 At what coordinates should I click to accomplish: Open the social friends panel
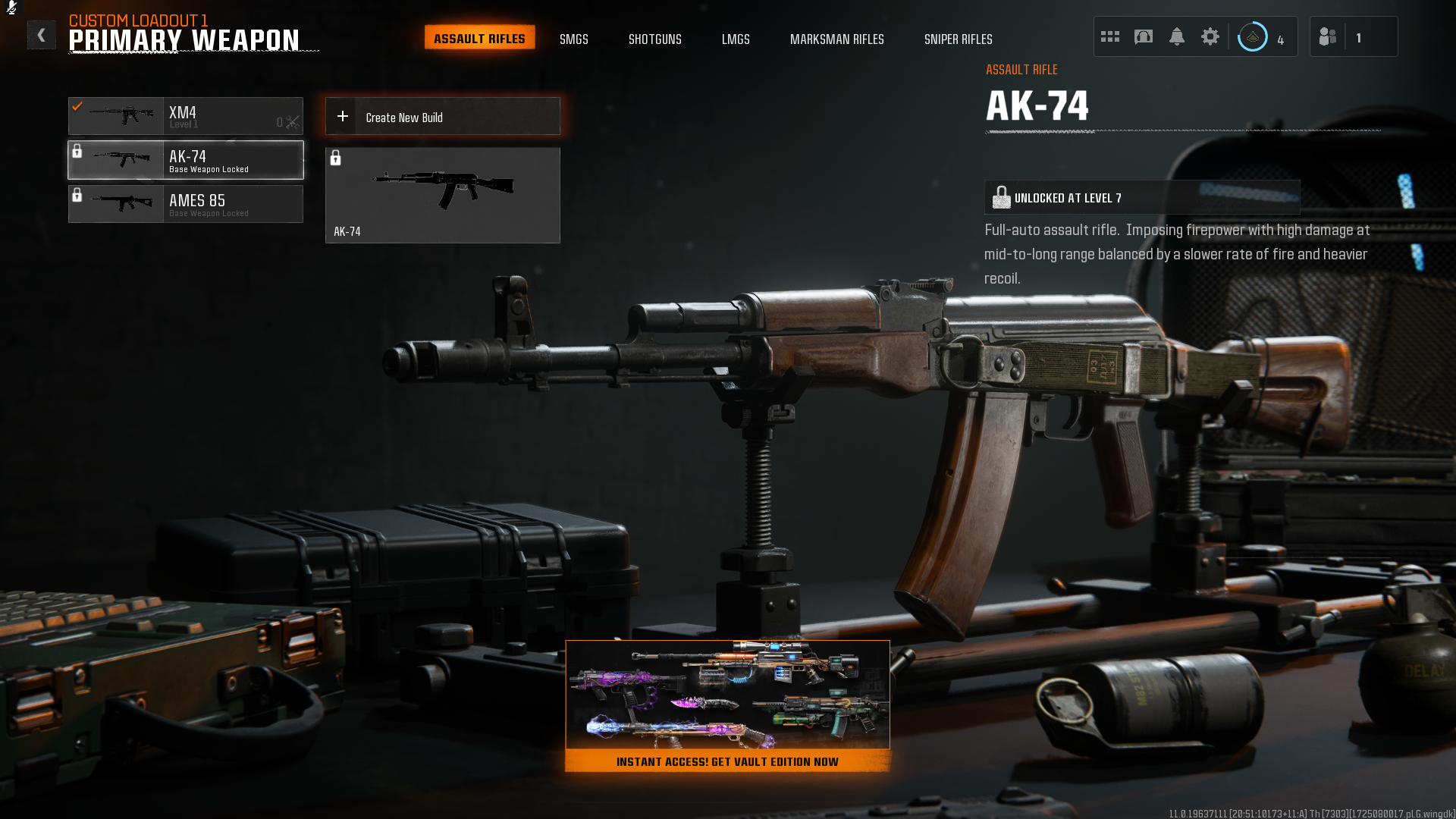tap(1327, 36)
